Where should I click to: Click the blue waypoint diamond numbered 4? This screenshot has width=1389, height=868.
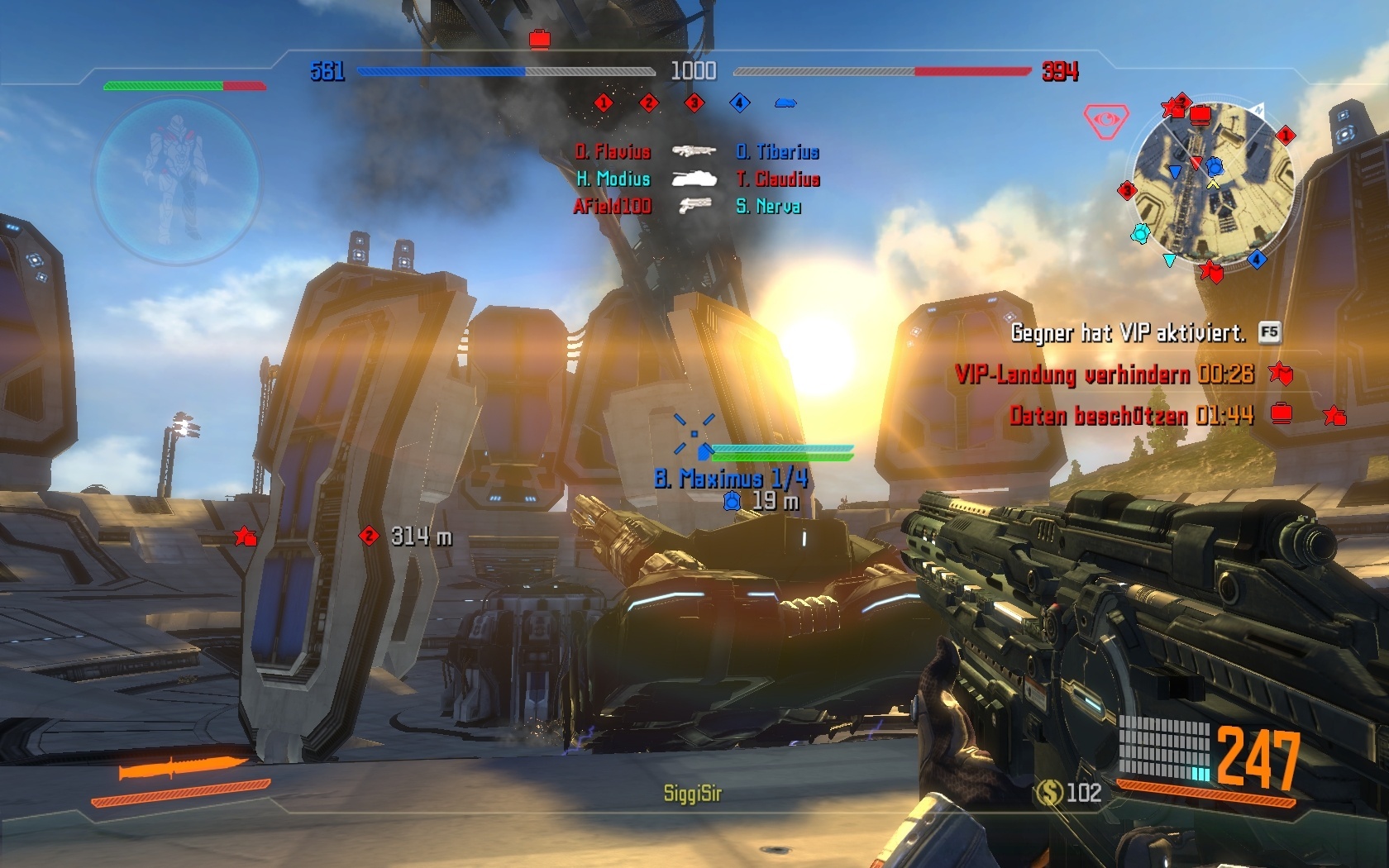[x=738, y=103]
